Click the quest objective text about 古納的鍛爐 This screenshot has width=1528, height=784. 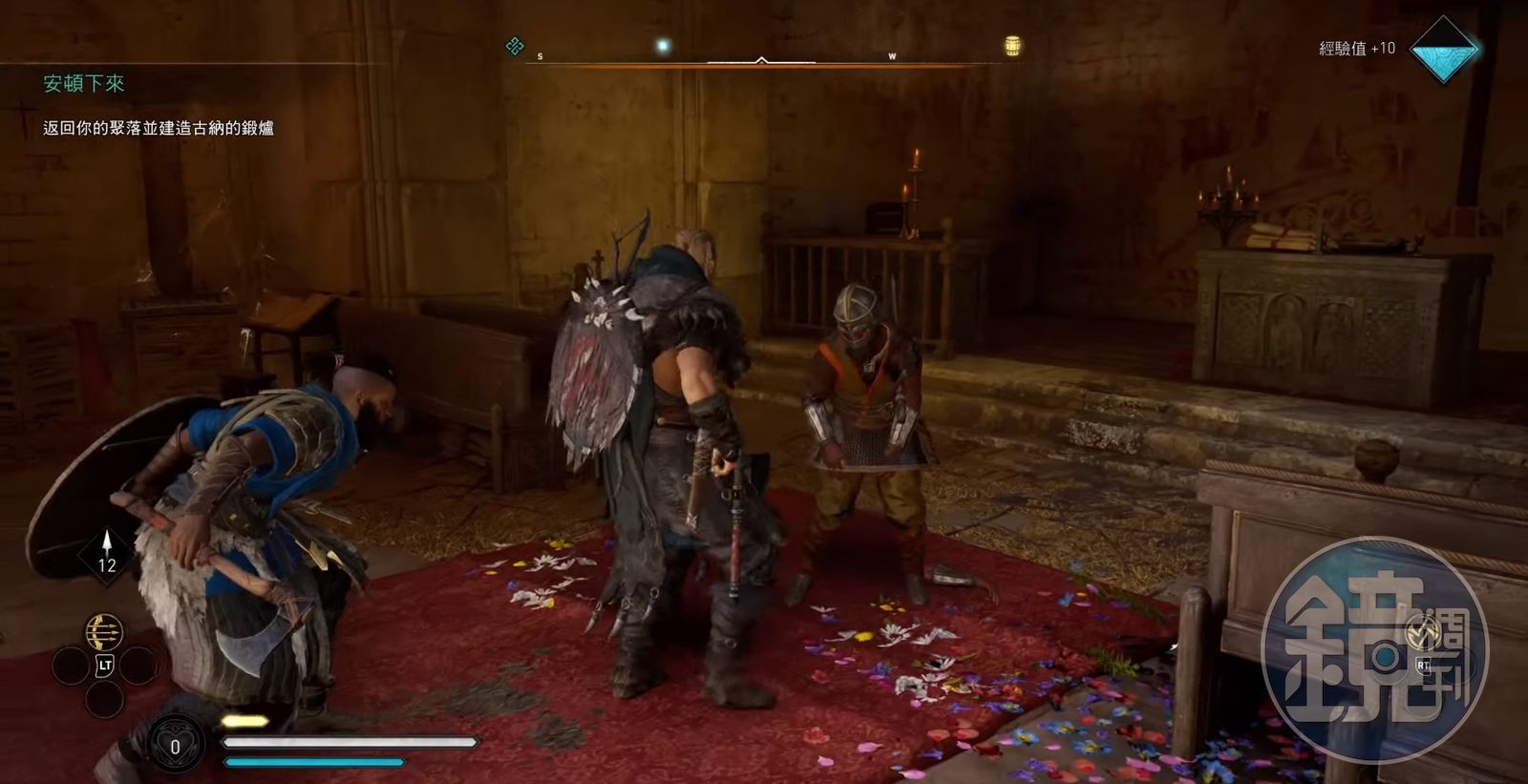[x=159, y=128]
